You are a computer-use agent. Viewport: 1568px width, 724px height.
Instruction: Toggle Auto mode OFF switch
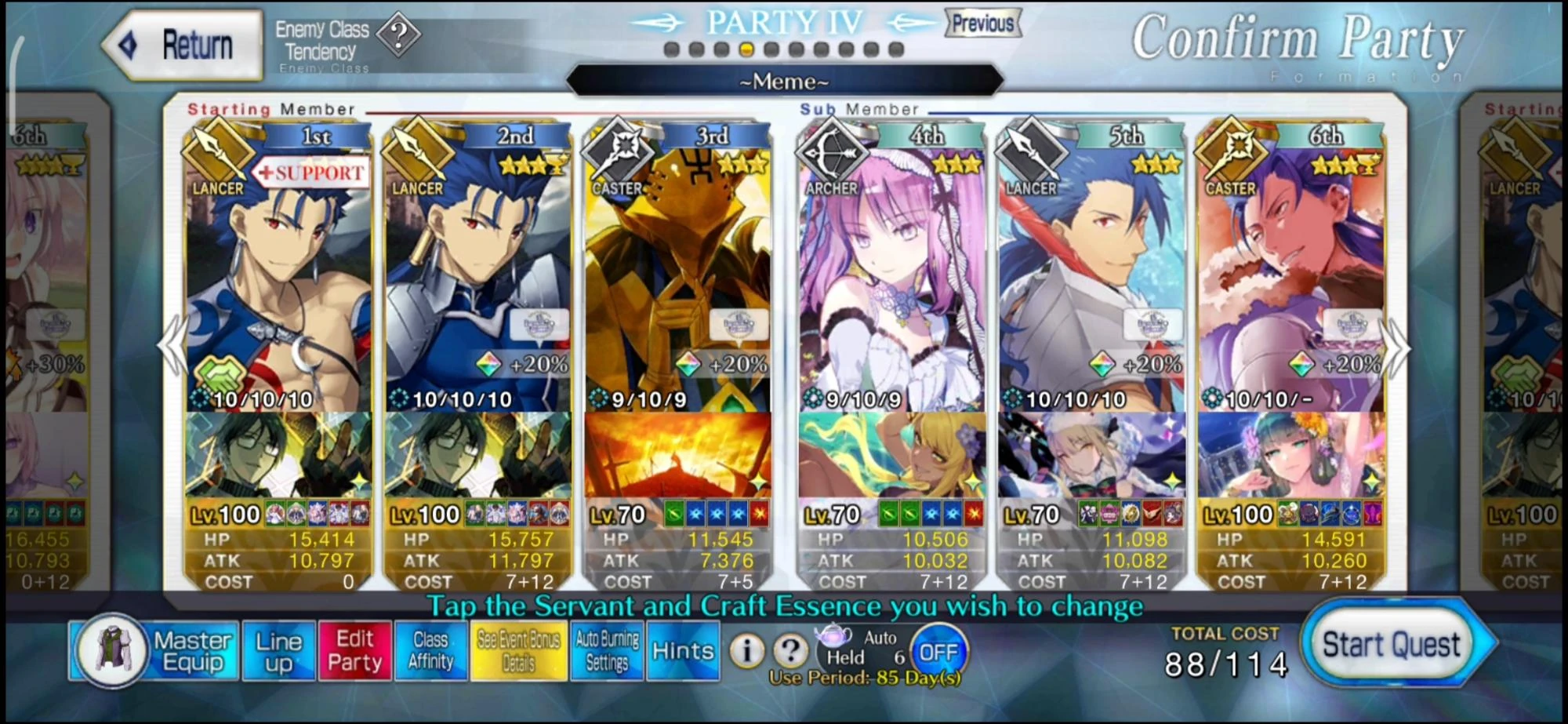940,648
